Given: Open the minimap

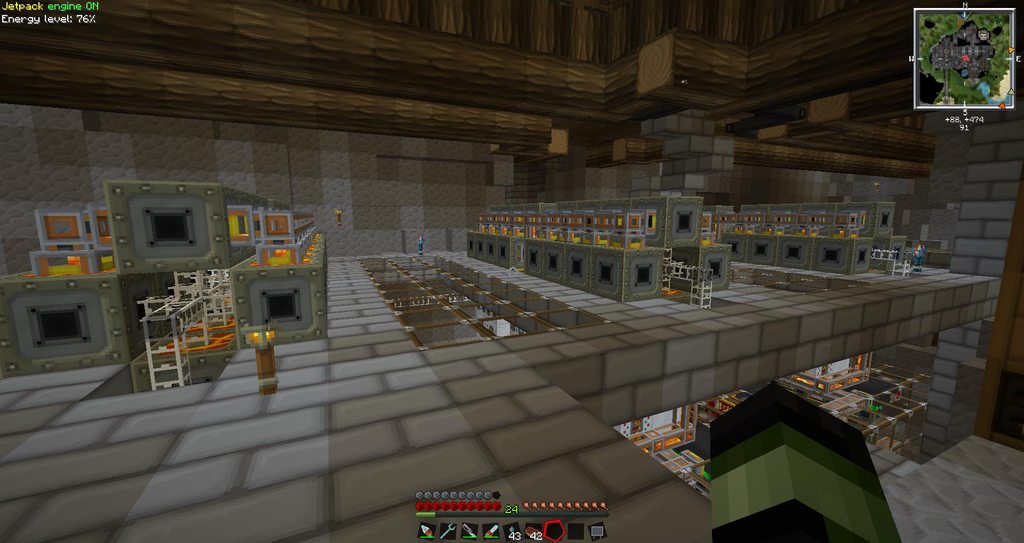Looking at the screenshot, I should [x=964, y=57].
